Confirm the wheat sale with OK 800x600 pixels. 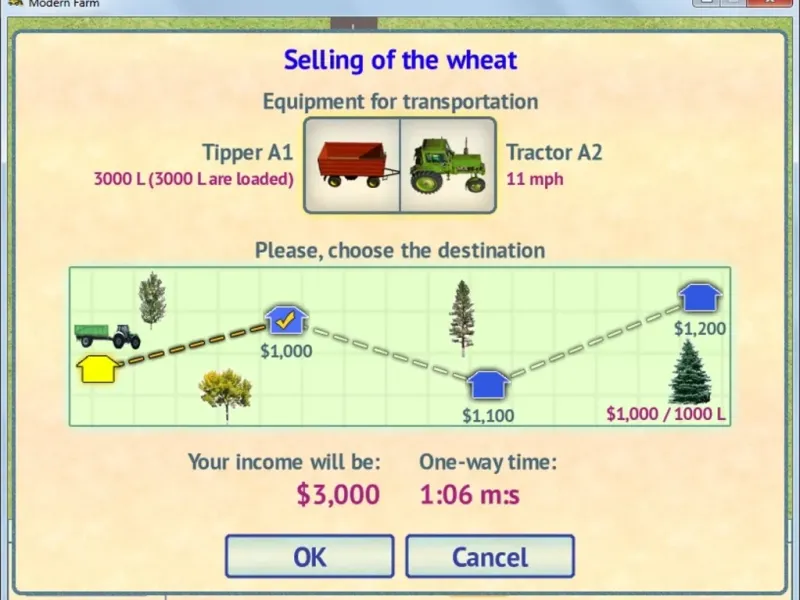[x=309, y=556]
